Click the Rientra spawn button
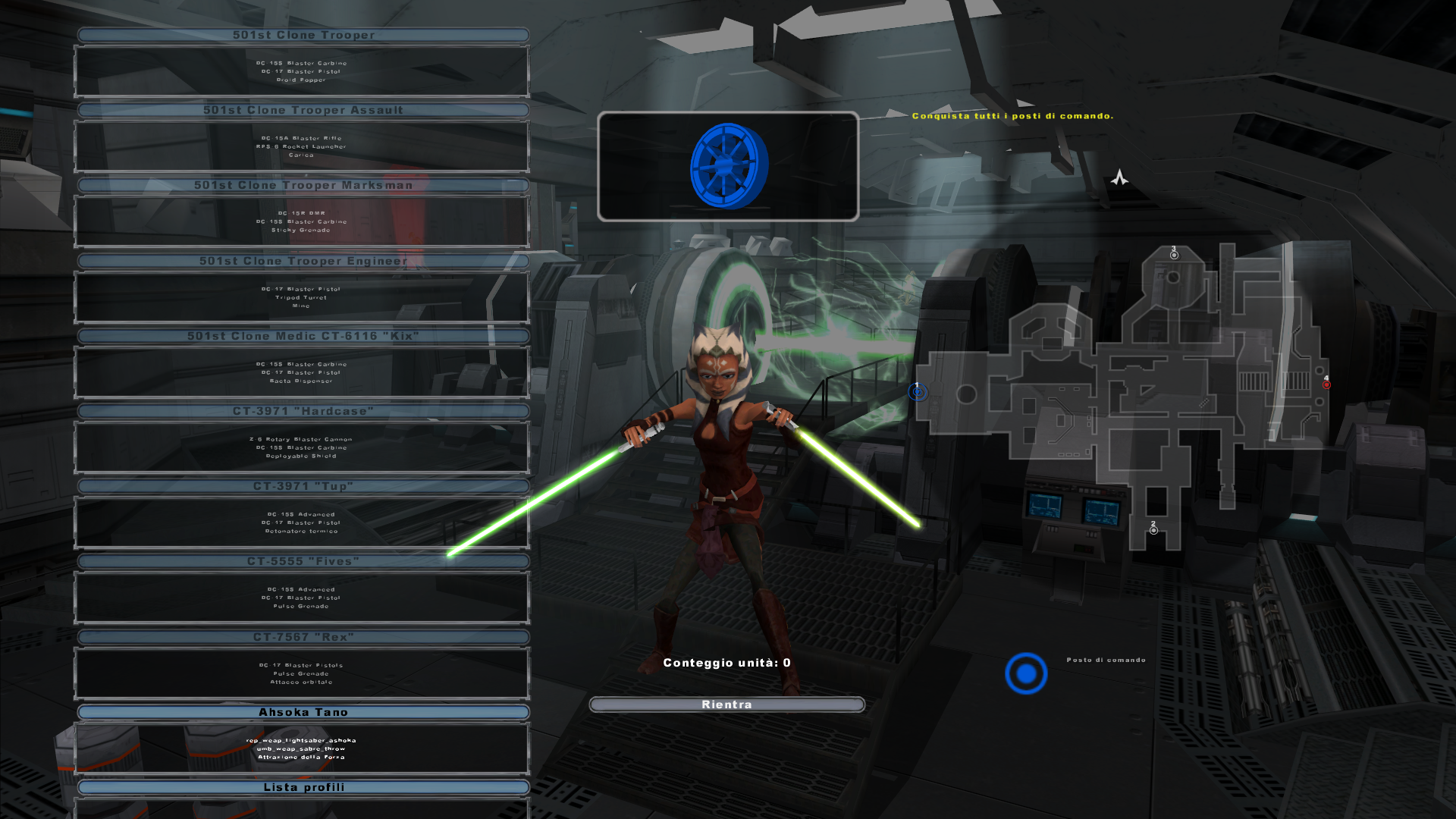 click(726, 704)
